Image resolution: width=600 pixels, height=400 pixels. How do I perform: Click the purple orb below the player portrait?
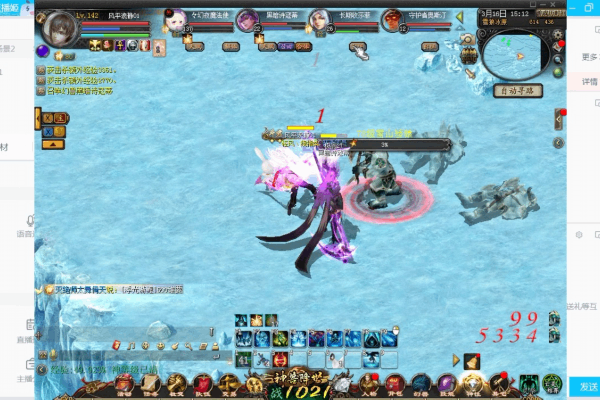[44, 51]
